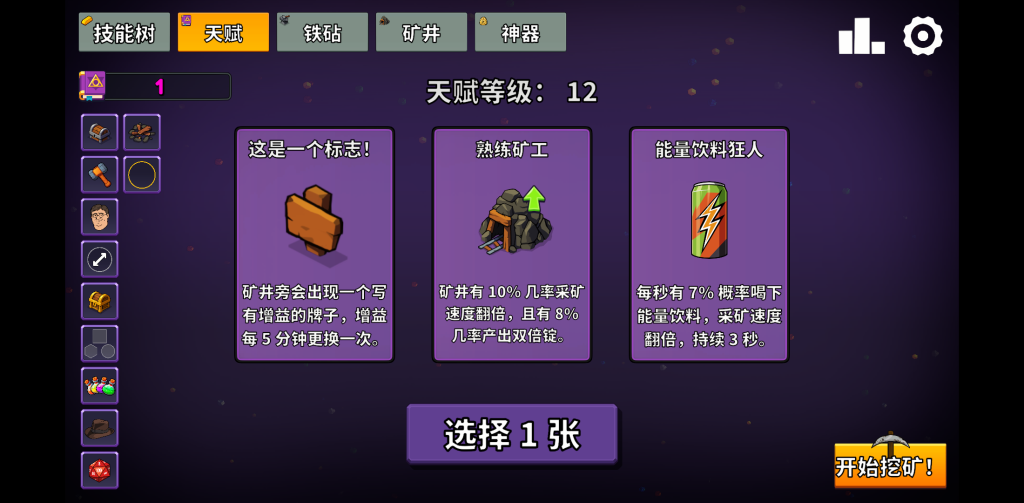Switch to the 矿井 (Mine) tab
This screenshot has height=503, width=1024.
point(421,32)
